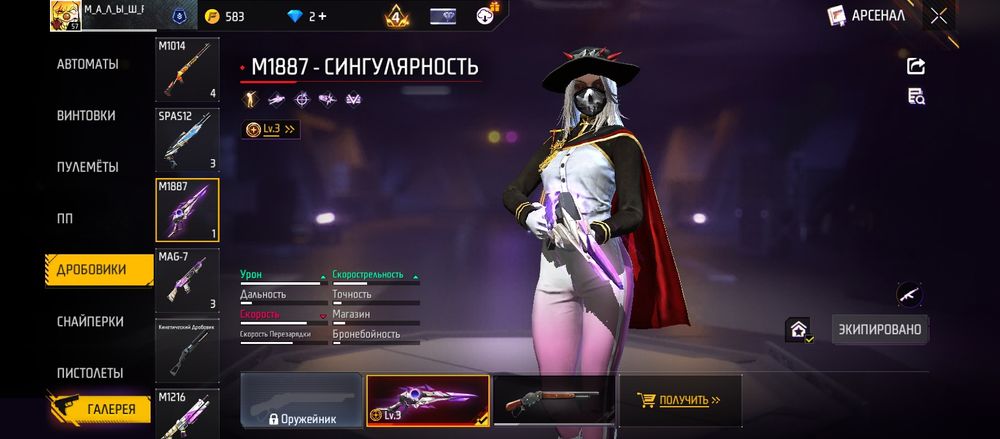Viewport: 1000px width, 439px height.
Task: Show the Снайперки category
Action: point(90,321)
